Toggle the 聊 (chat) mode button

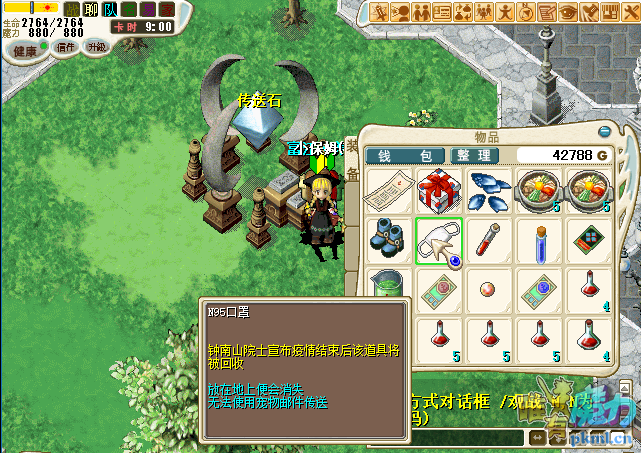(91, 9)
